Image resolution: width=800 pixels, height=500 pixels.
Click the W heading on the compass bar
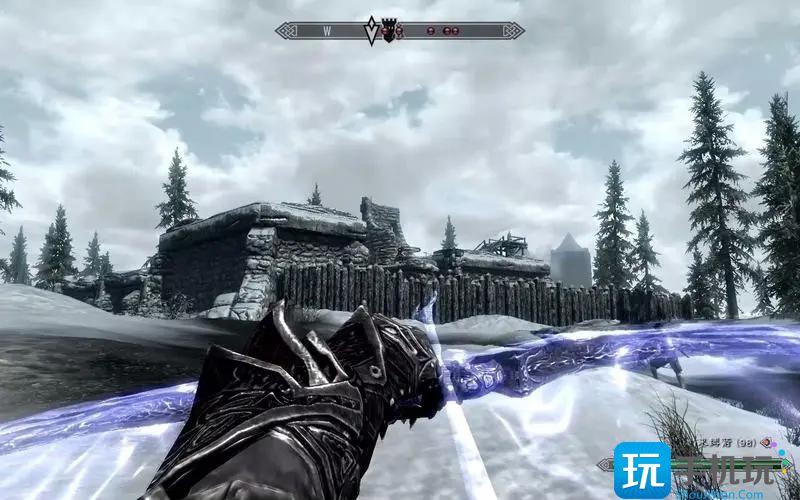coord(327,31)
